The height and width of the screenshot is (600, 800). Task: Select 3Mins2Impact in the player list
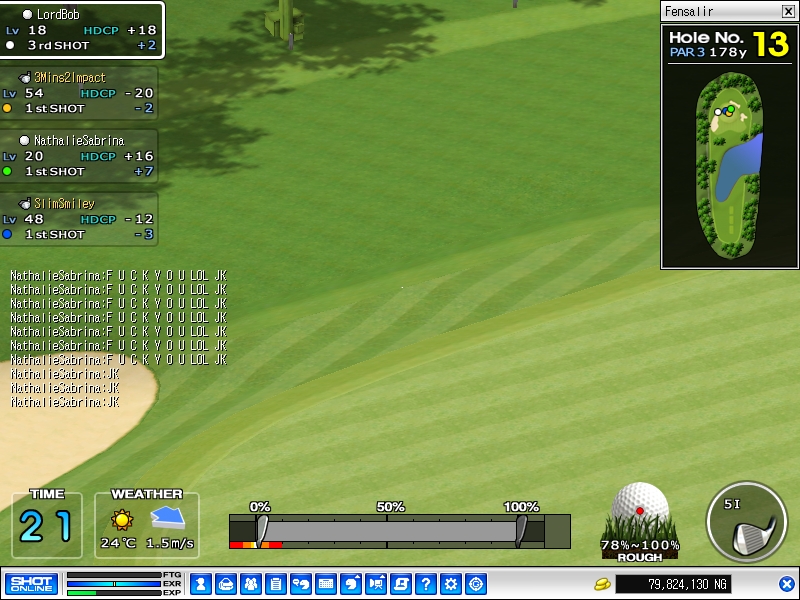(80, 93)
